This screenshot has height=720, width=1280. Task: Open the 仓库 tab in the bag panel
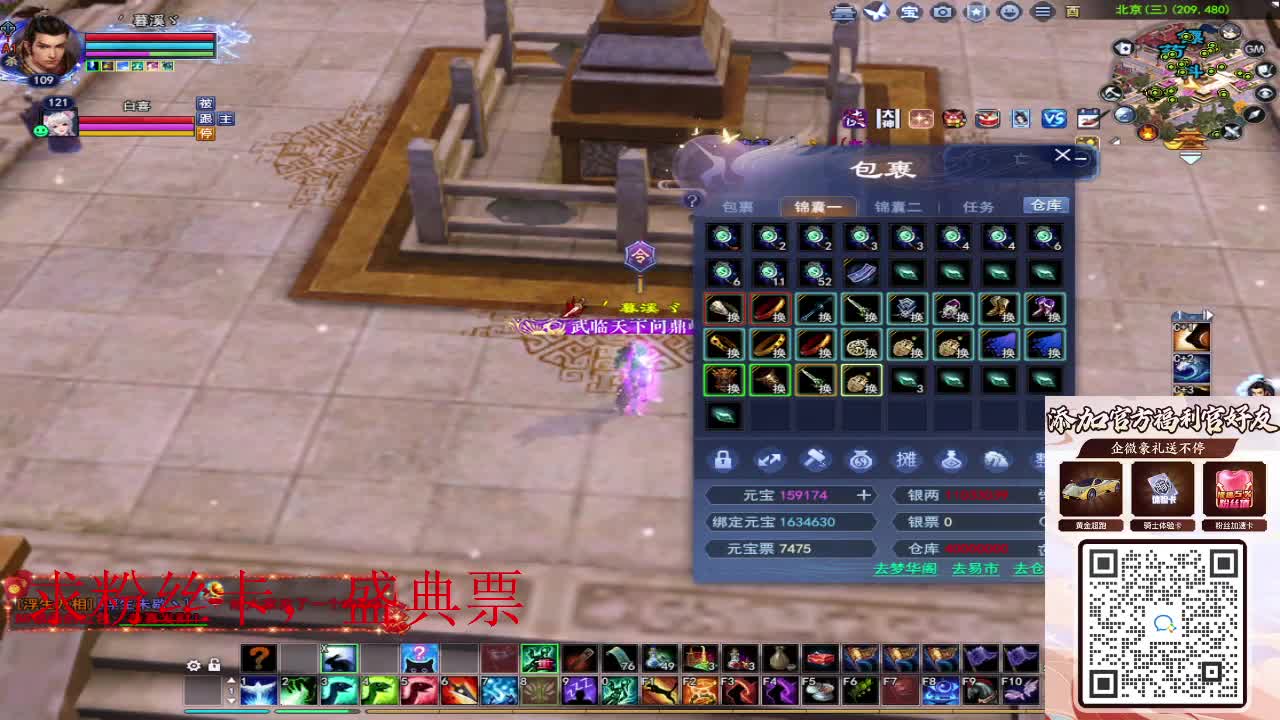(1044, 205)
